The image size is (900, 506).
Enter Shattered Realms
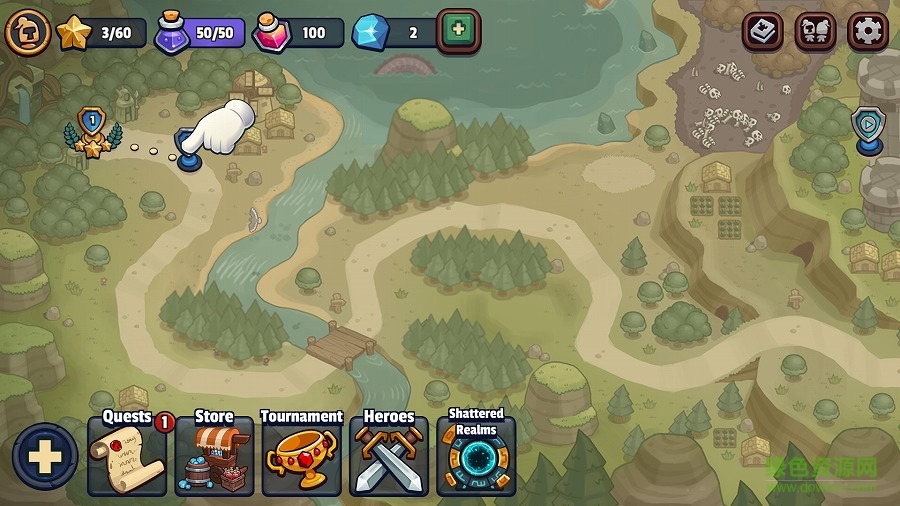pos(476,456)
